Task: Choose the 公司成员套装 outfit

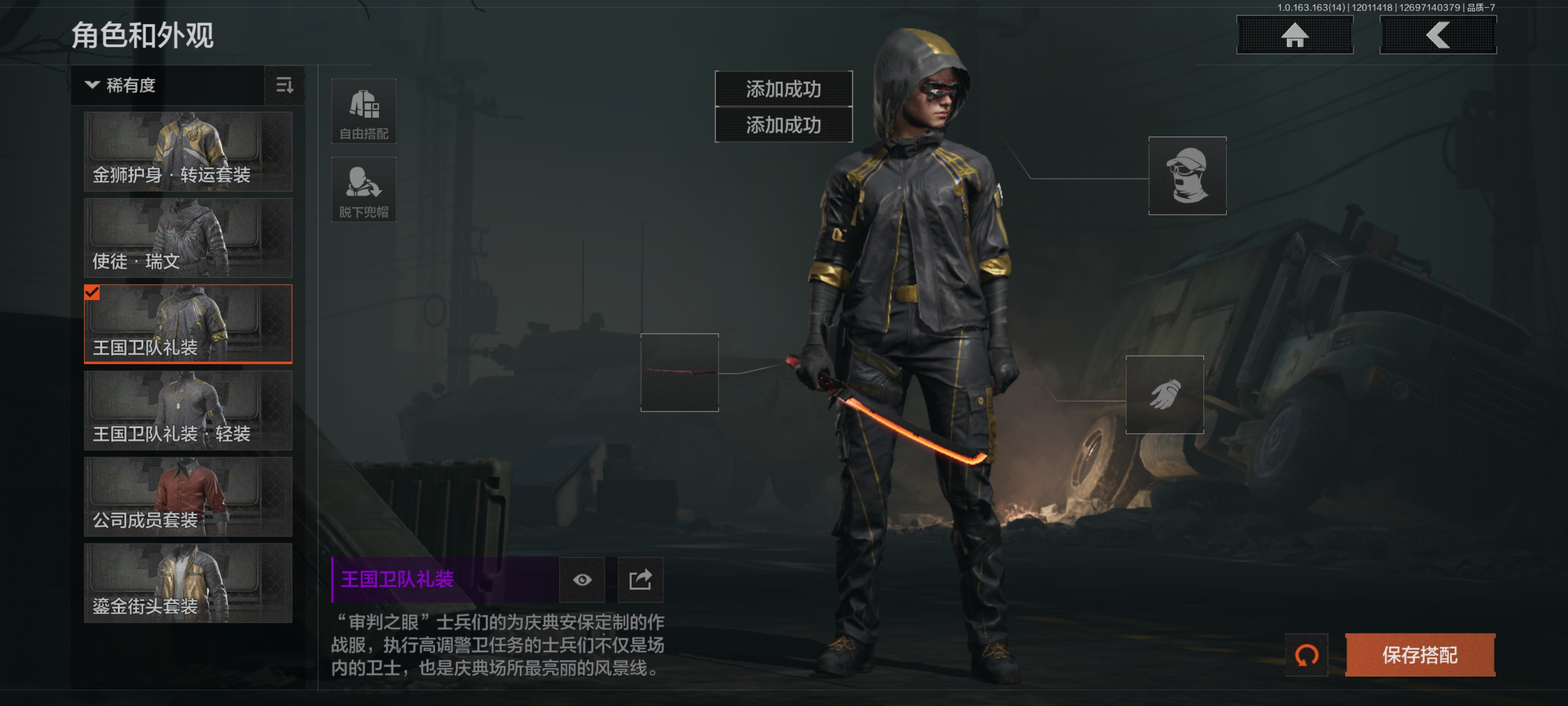Action: (188, 497)
